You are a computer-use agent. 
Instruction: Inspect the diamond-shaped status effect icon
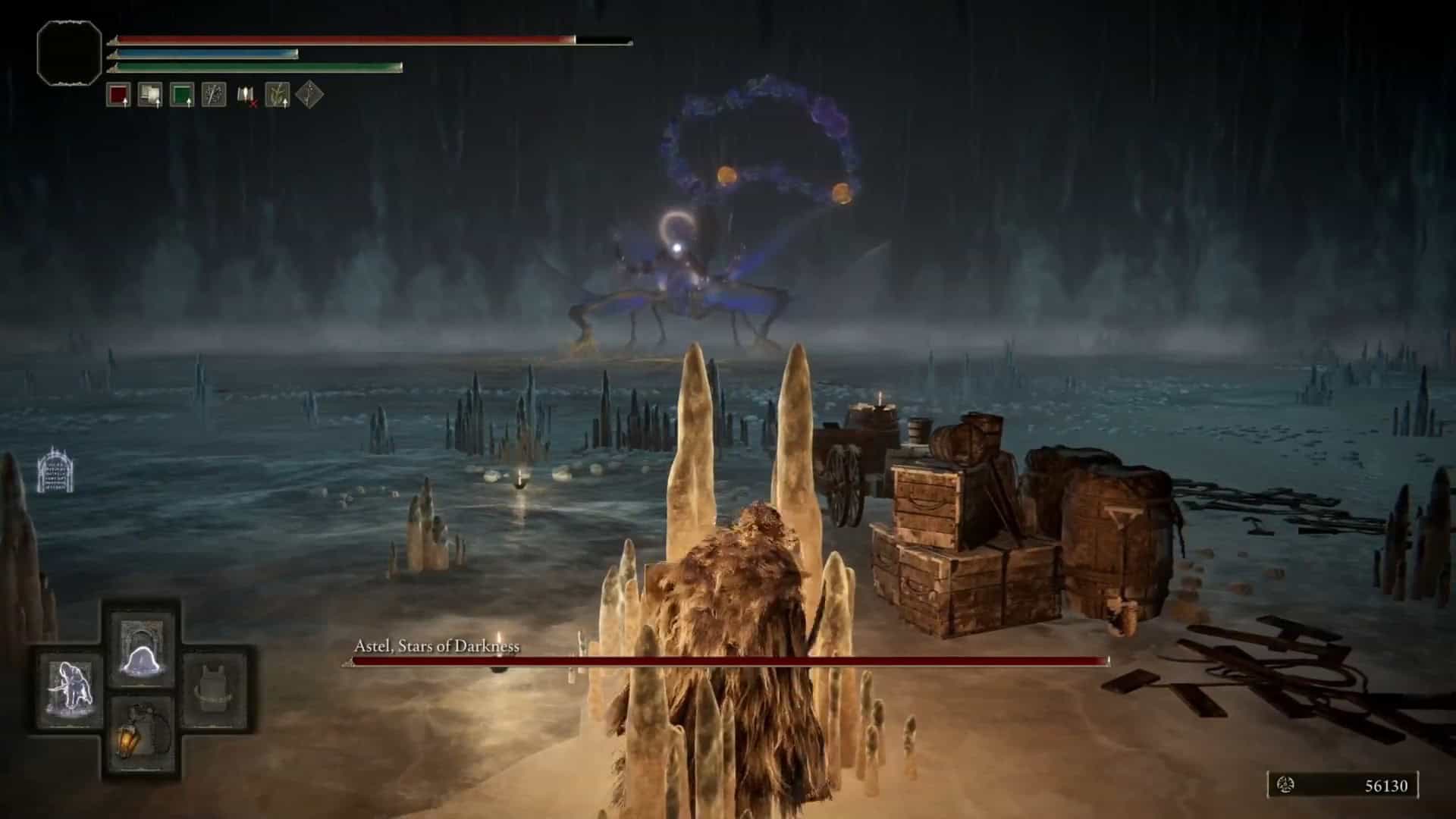(309, 95)
